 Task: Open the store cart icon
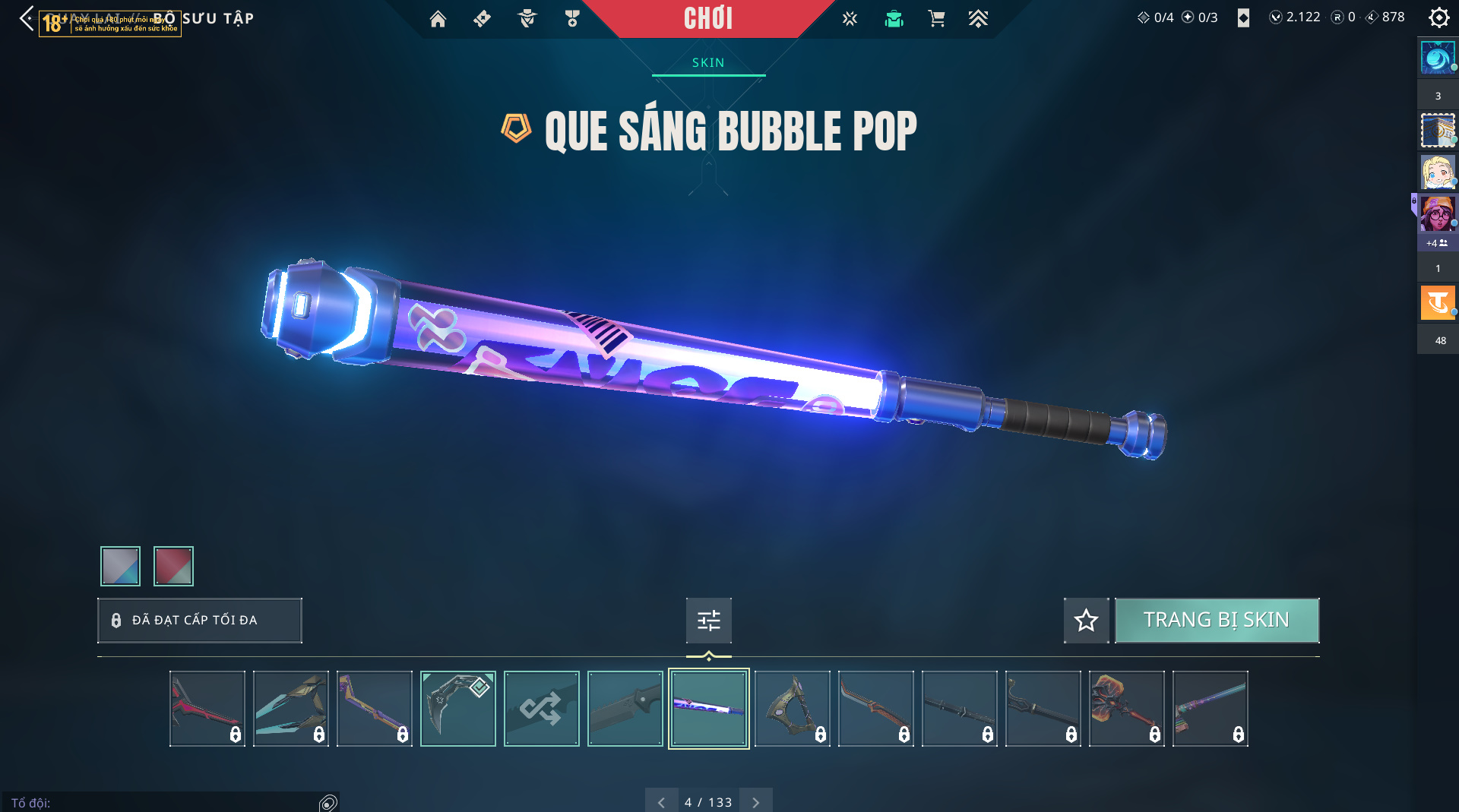936,19
